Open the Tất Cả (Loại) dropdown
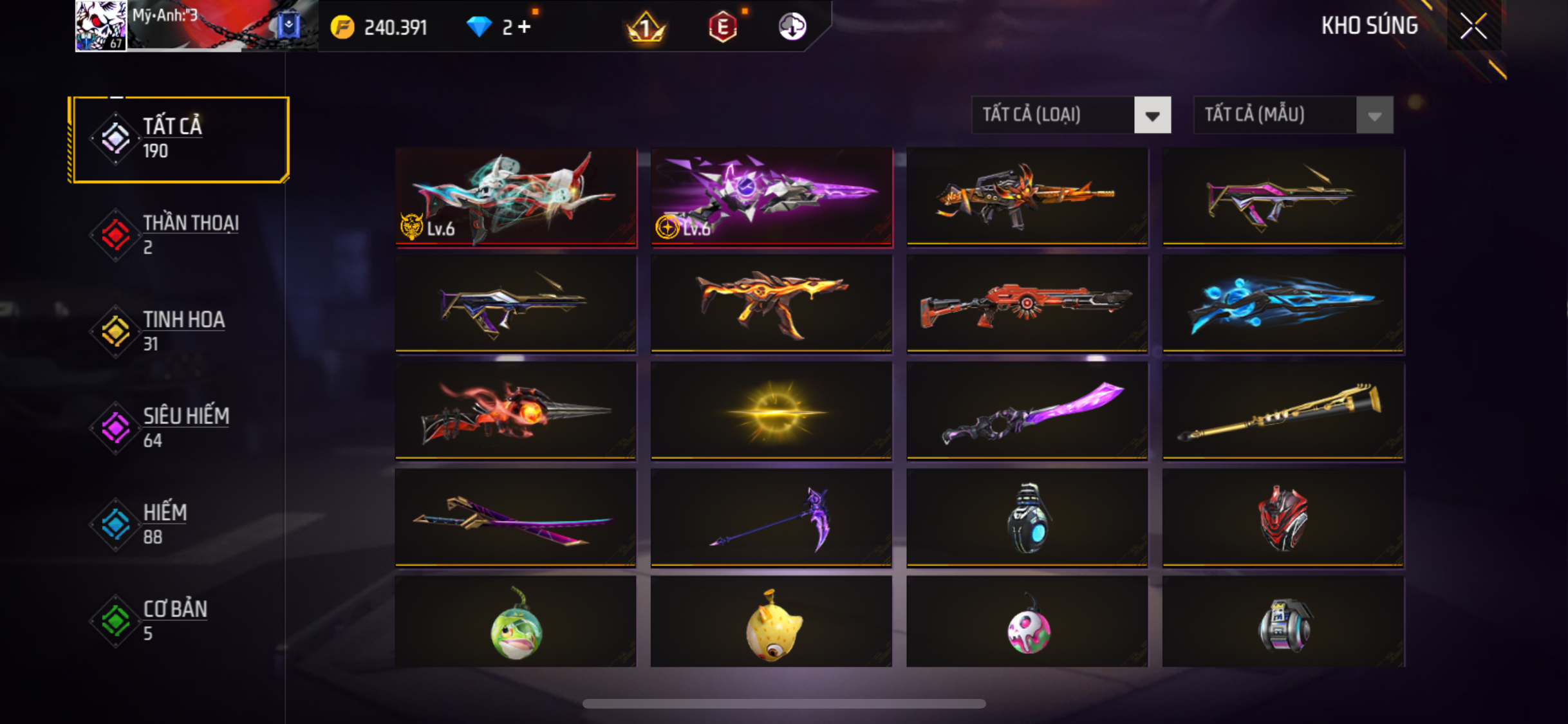The height and width of the screenshot is (724, 1568). coord(1071,115)
